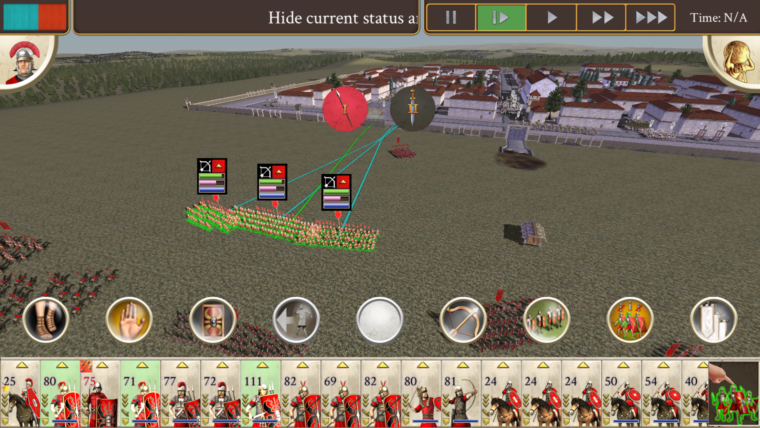Select the slow-motion speed button
Viewport: 760px width, 428px height.
(501, 17)
